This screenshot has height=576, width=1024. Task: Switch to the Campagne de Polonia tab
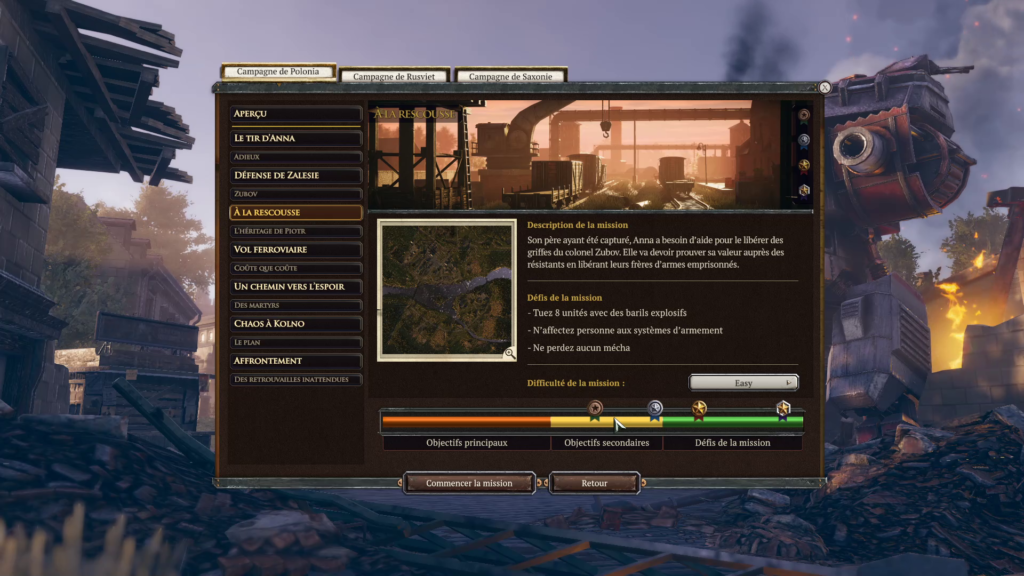click(x=277, y=73)
